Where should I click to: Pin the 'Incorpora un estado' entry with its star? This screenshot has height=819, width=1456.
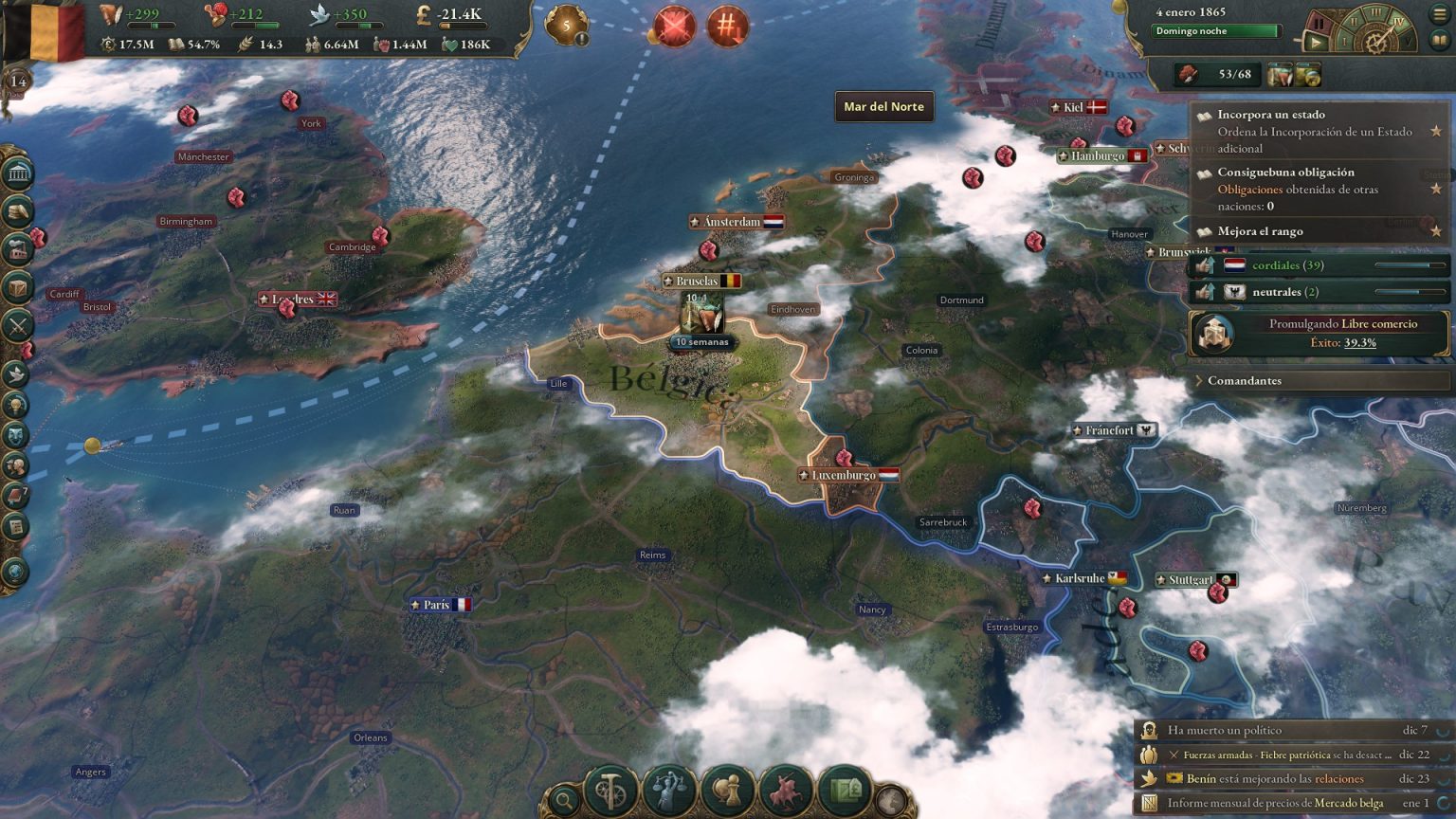[1437, 130]
